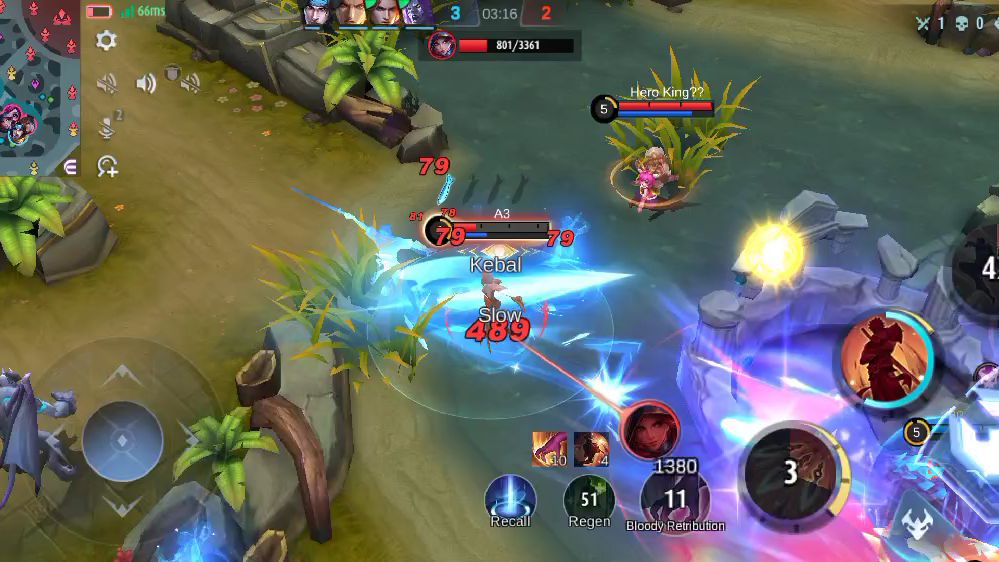999x562 pixels.
Task: Tap the movement joystick center
Action: 122,441
